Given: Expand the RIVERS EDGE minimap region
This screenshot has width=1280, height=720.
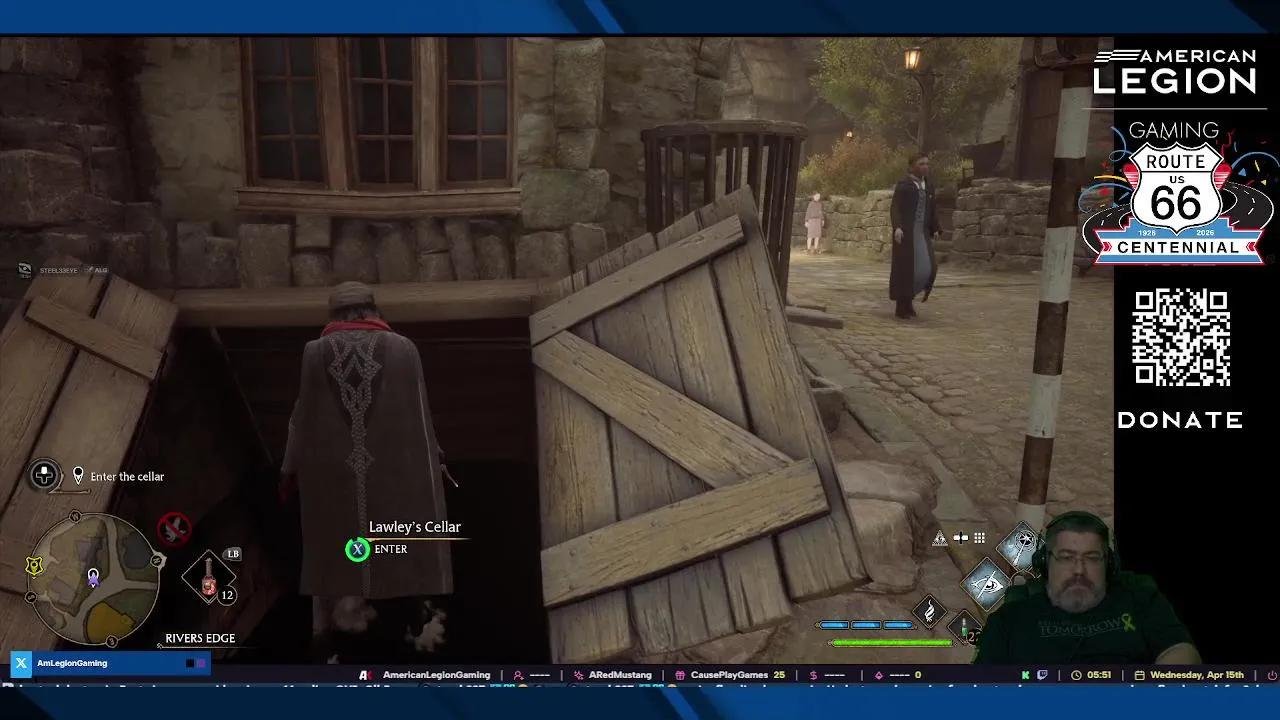Looking at the screenshot, I should 199,638.
